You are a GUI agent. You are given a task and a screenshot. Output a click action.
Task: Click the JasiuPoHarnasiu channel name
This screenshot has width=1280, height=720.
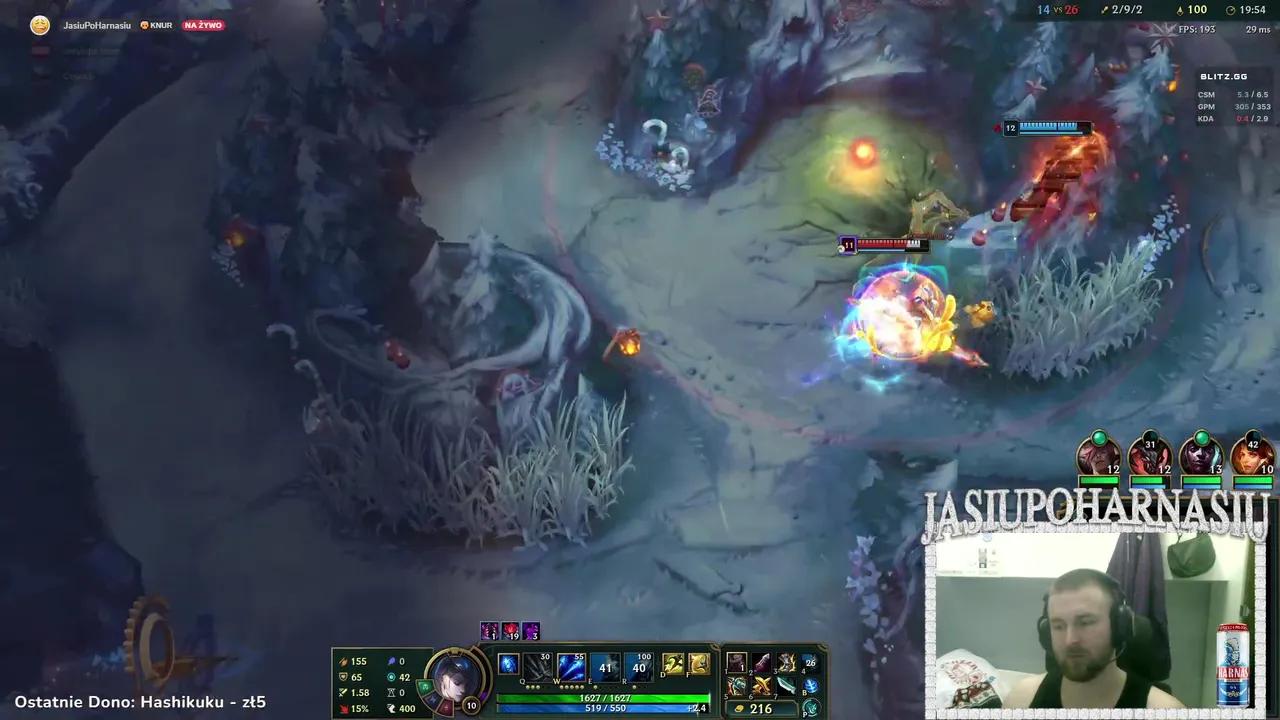(x=95, y=25)
